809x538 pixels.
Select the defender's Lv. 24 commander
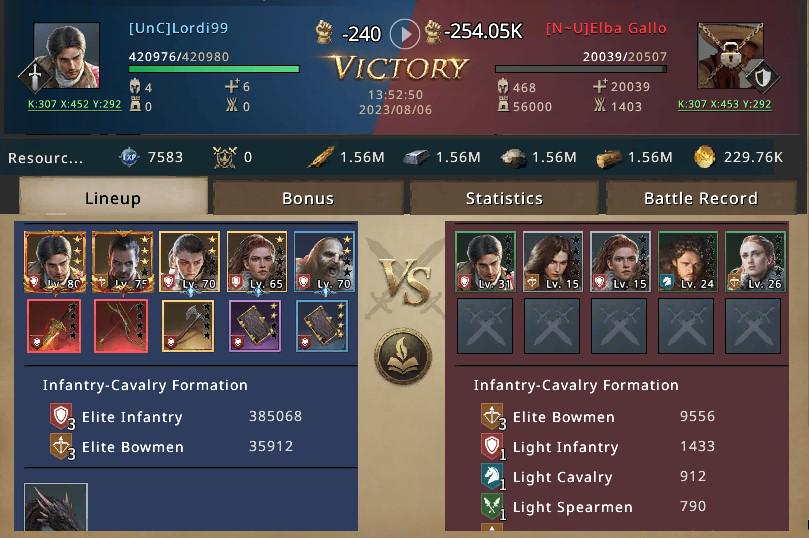tap(688, 262)
